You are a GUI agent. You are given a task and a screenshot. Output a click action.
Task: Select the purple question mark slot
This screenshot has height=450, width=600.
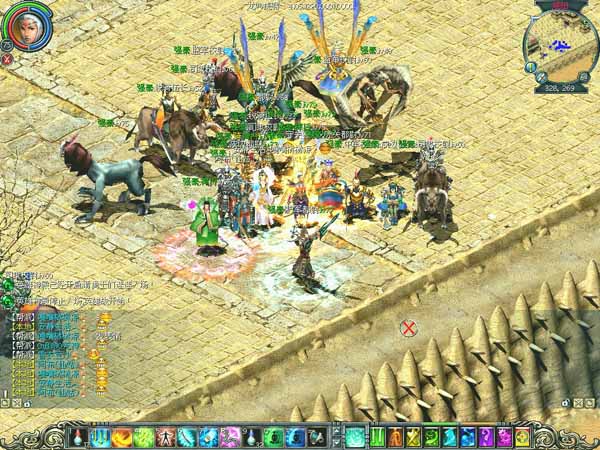[x=486, y=437]
